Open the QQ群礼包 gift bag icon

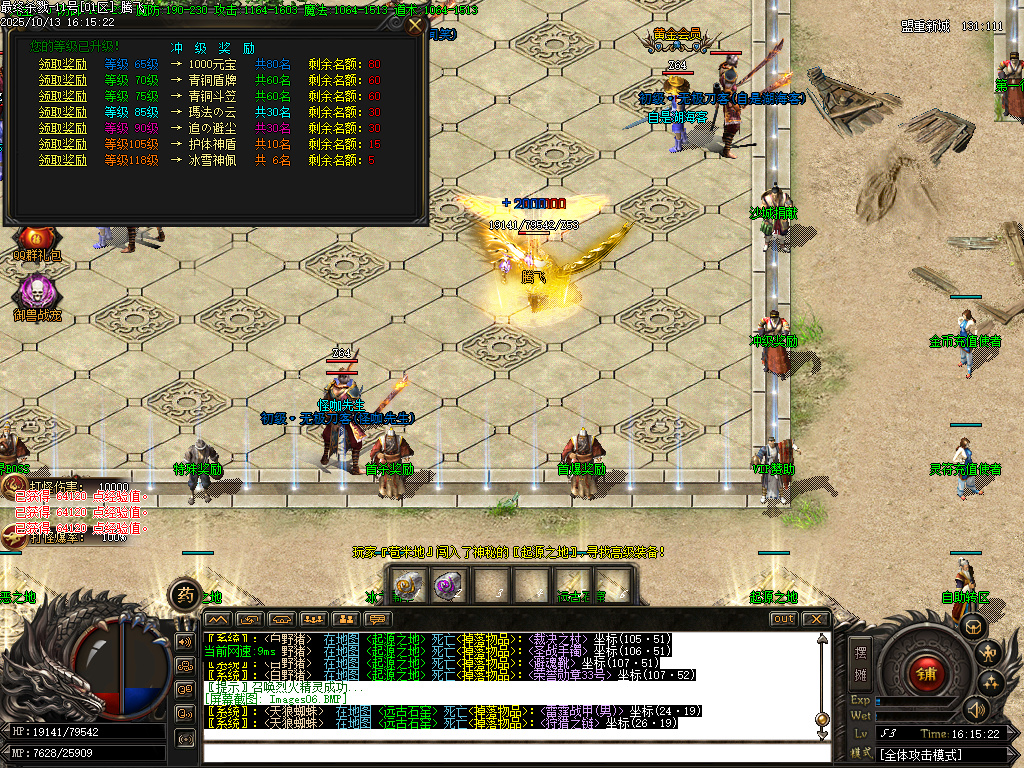coord(37,240)
